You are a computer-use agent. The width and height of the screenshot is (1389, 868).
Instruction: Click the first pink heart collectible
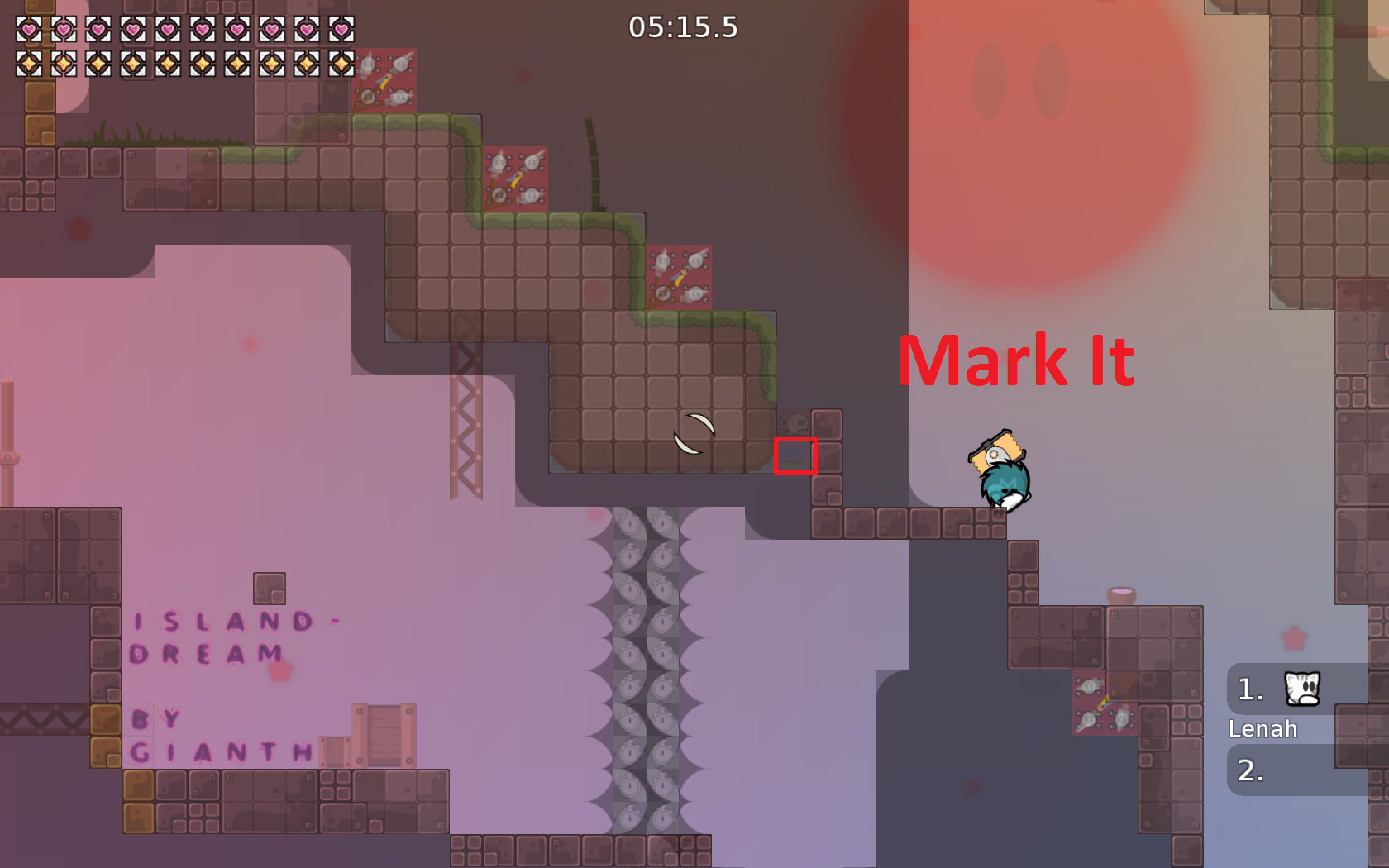pyautogui.click(x=28, y=31)
